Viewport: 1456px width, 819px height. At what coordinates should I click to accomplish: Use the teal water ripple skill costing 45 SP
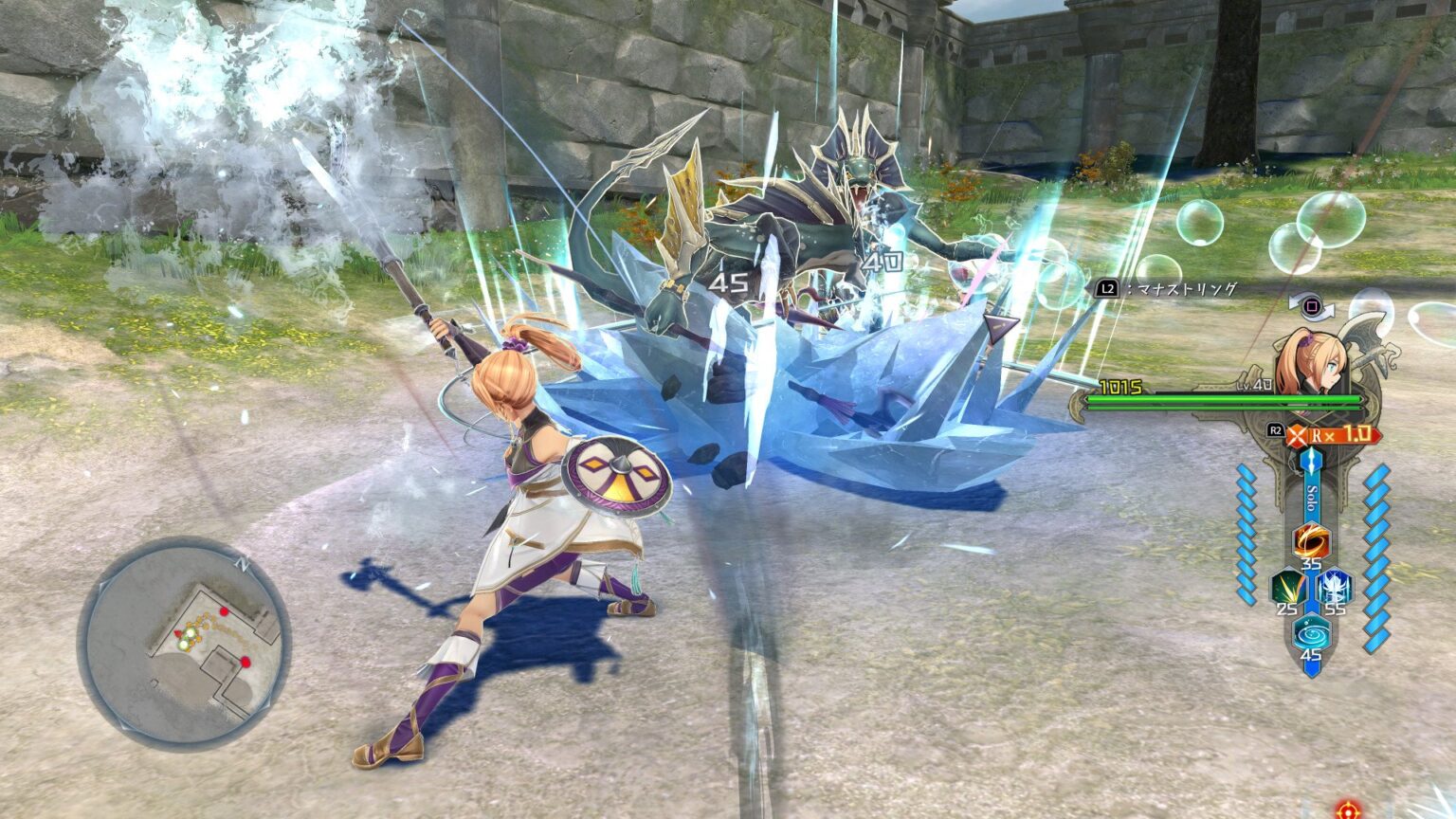tap(1313, 631)
